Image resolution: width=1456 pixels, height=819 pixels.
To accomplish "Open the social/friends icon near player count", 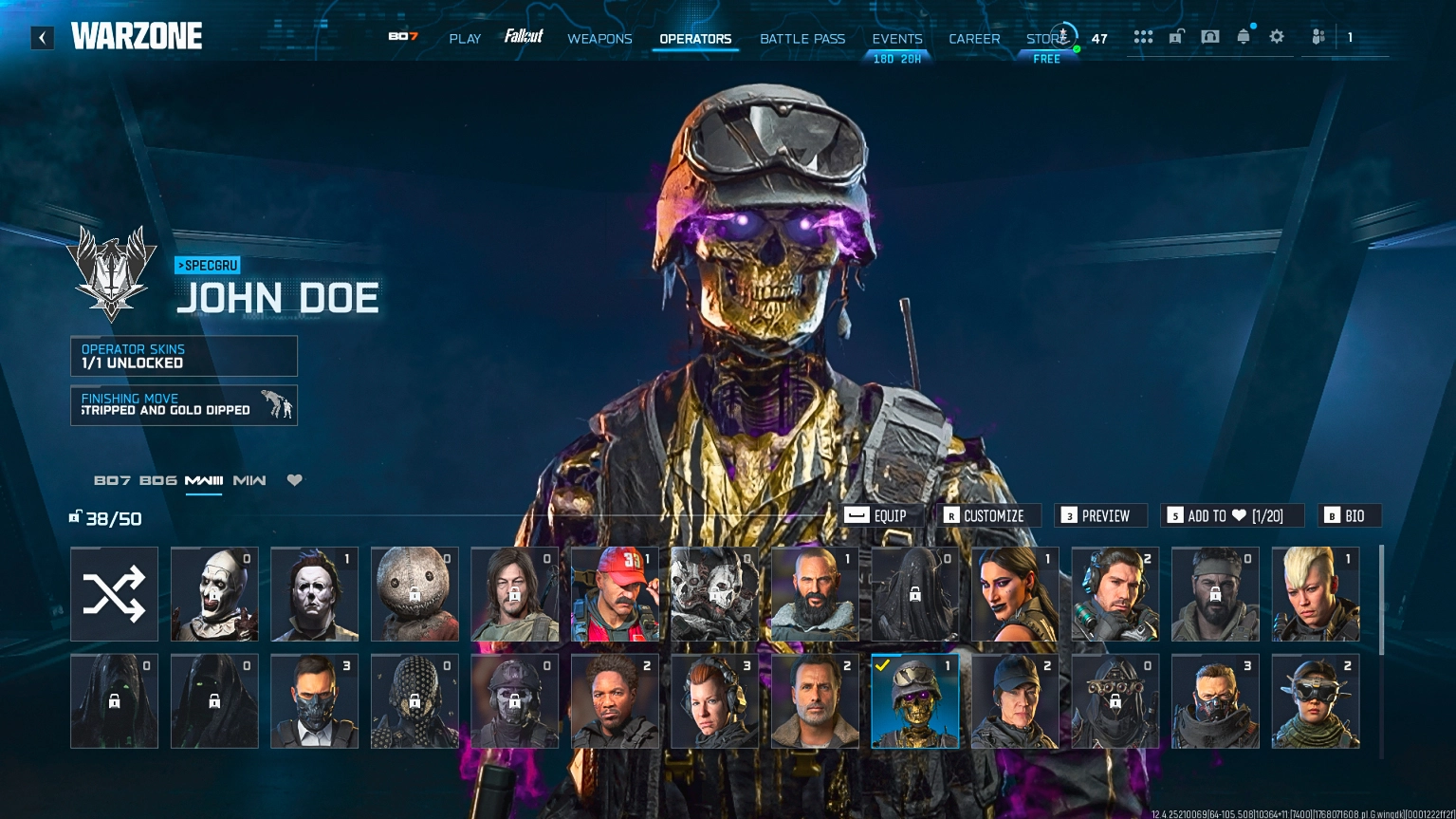I will coord(1318,36).
